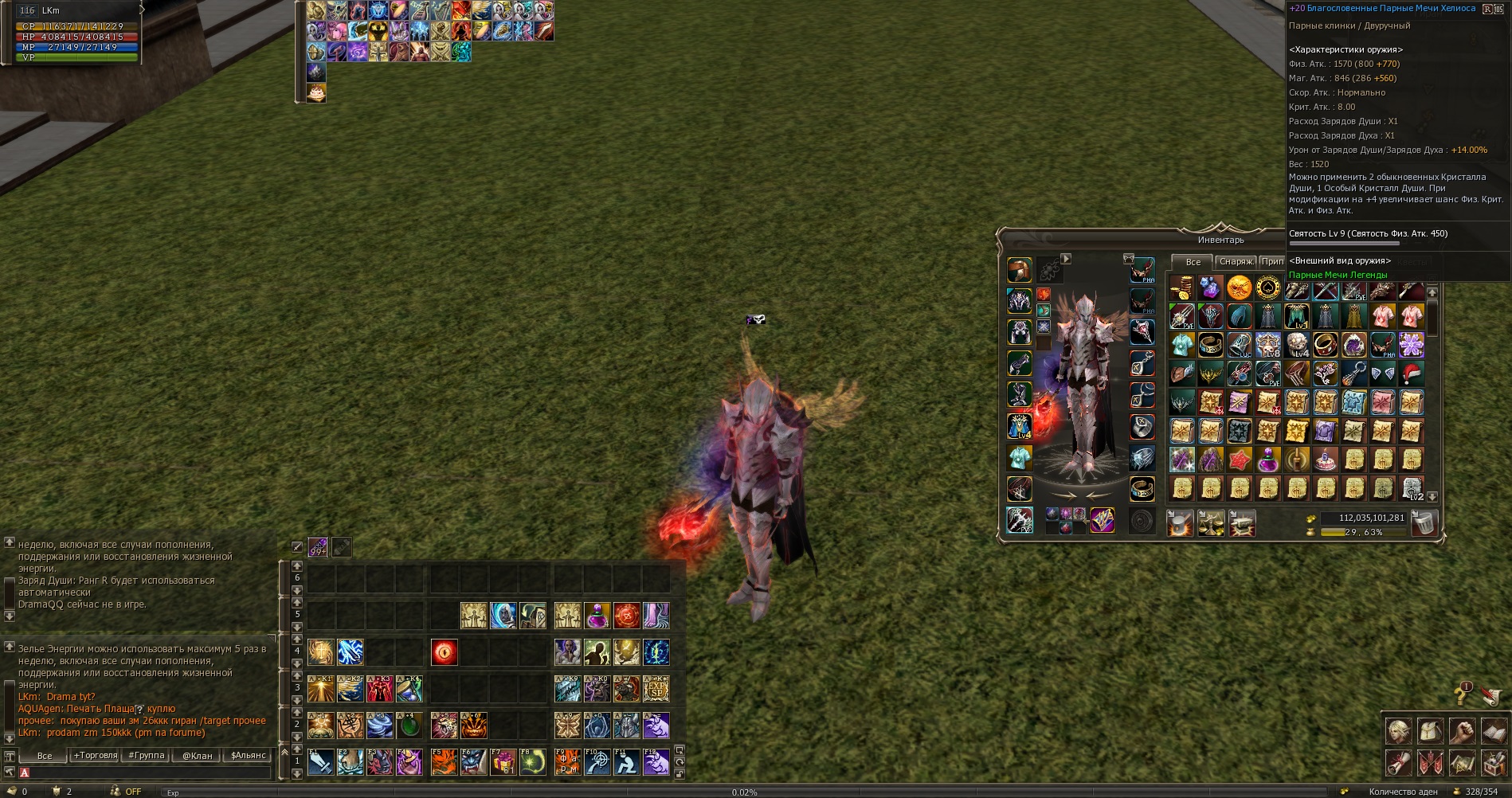Open the clan banners menu icon
Viewport: 1512px width, 798px height.
pos(1430,764)
